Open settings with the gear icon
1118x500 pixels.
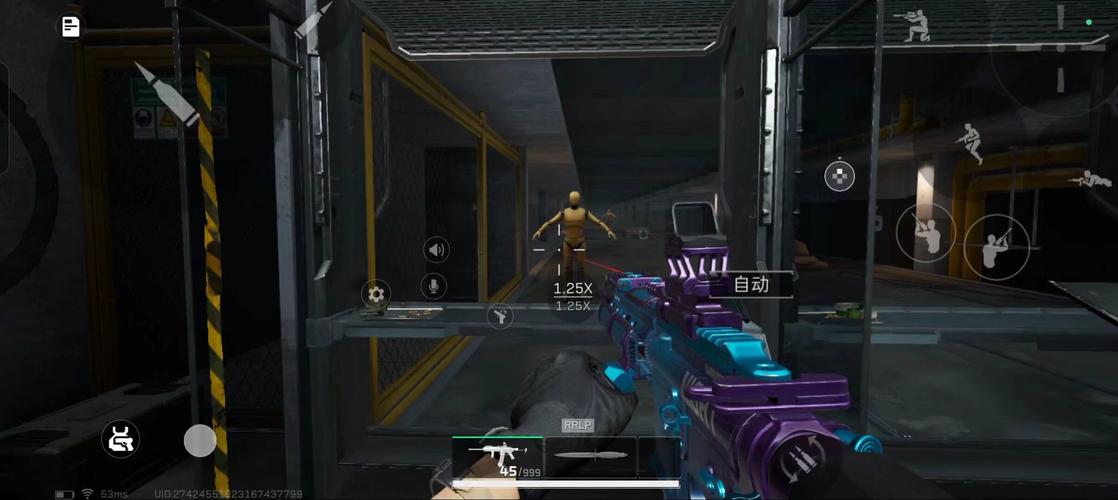376,294
